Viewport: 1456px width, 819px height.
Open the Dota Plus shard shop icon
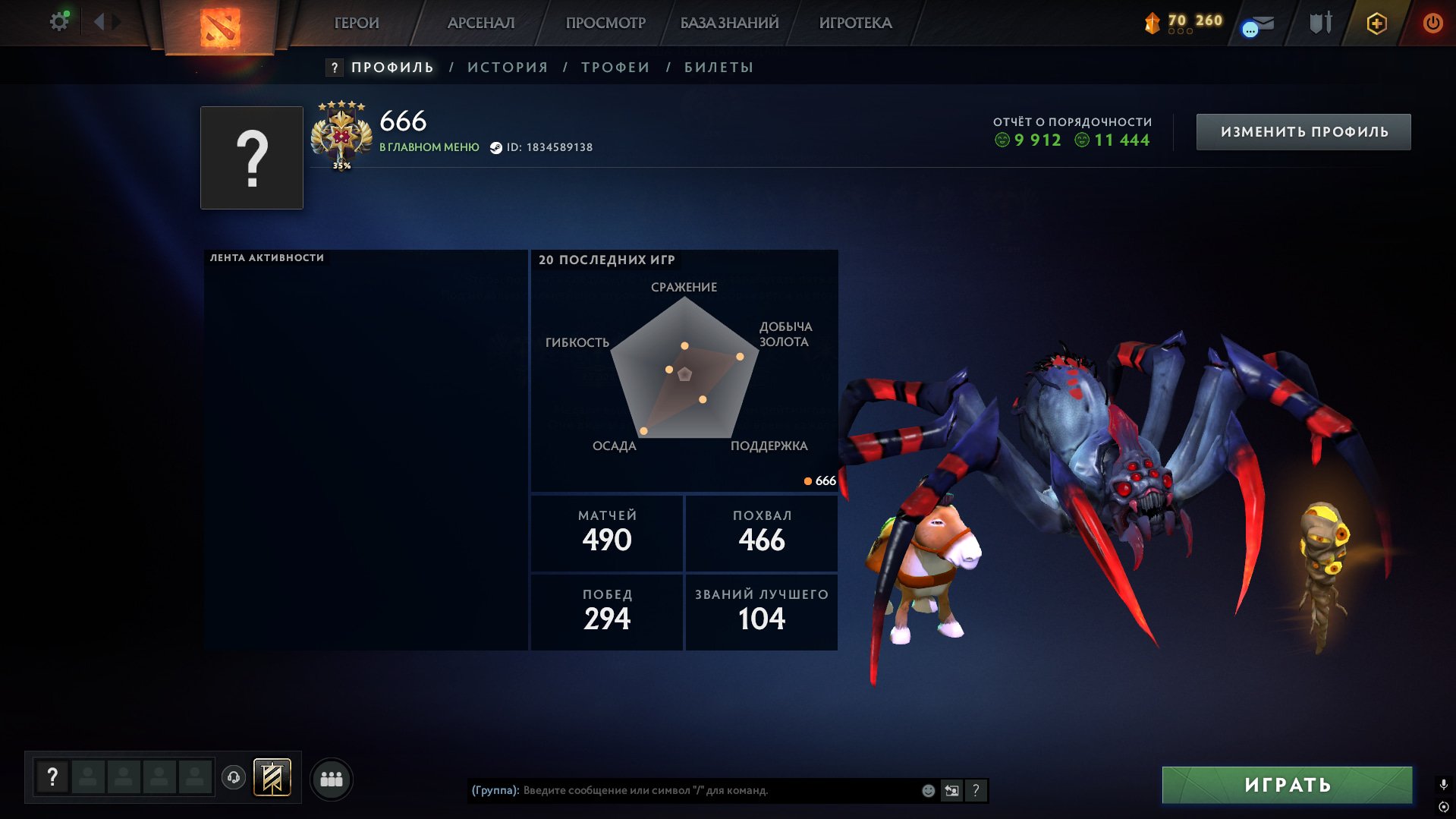point(1150,23)
